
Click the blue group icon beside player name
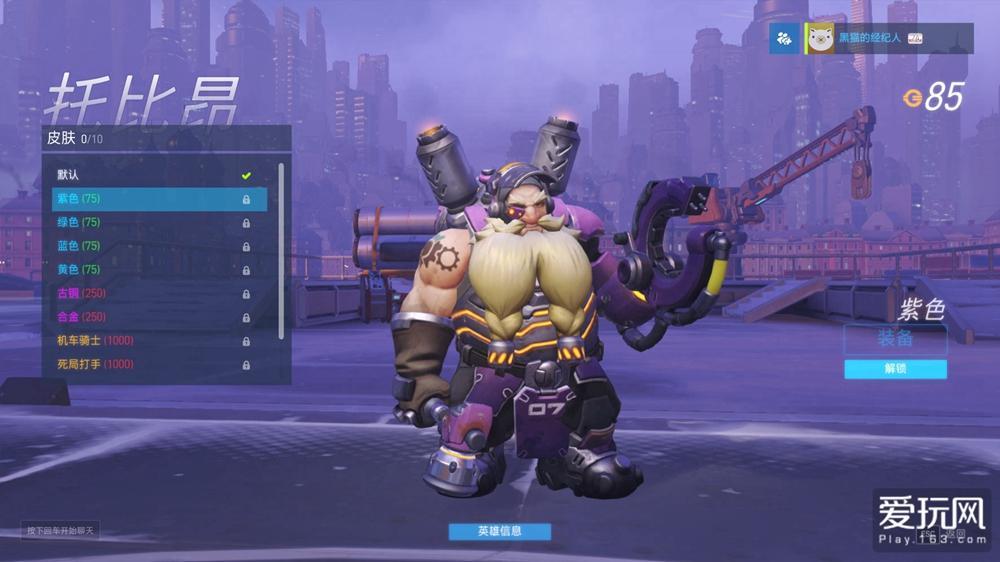(785, 38)
